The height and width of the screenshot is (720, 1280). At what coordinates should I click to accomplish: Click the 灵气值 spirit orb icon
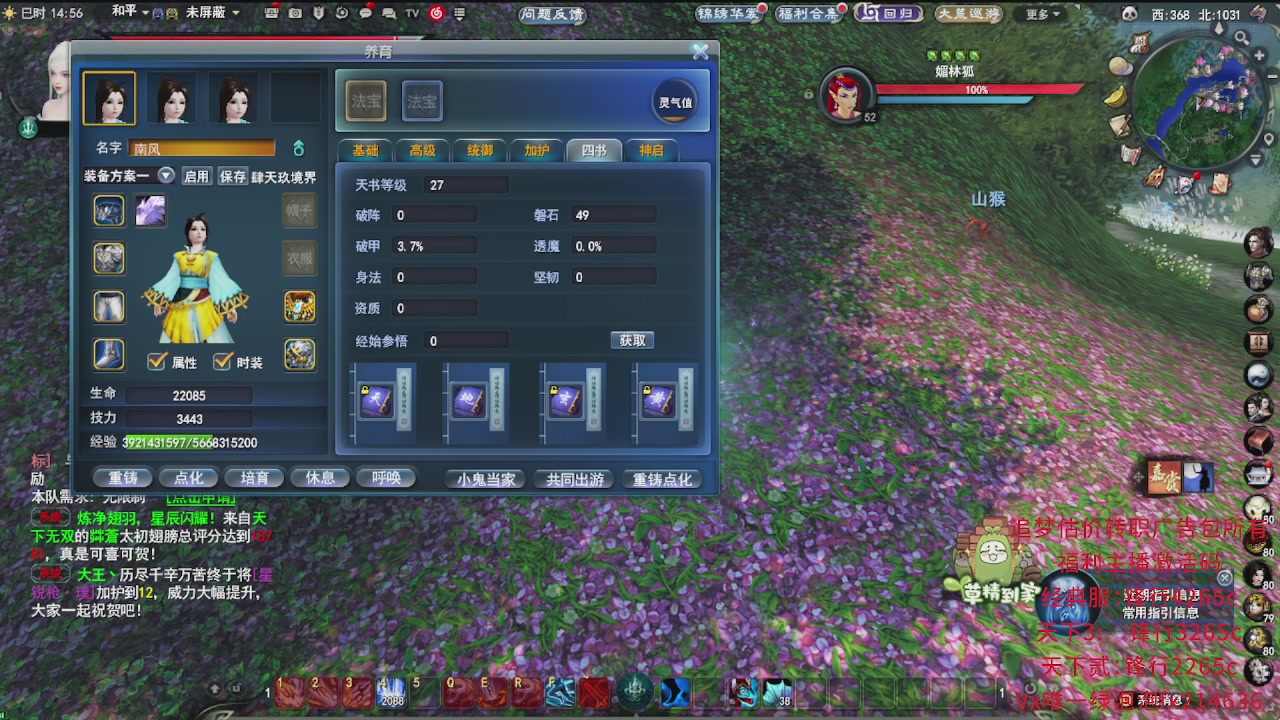tap(675, 100)
